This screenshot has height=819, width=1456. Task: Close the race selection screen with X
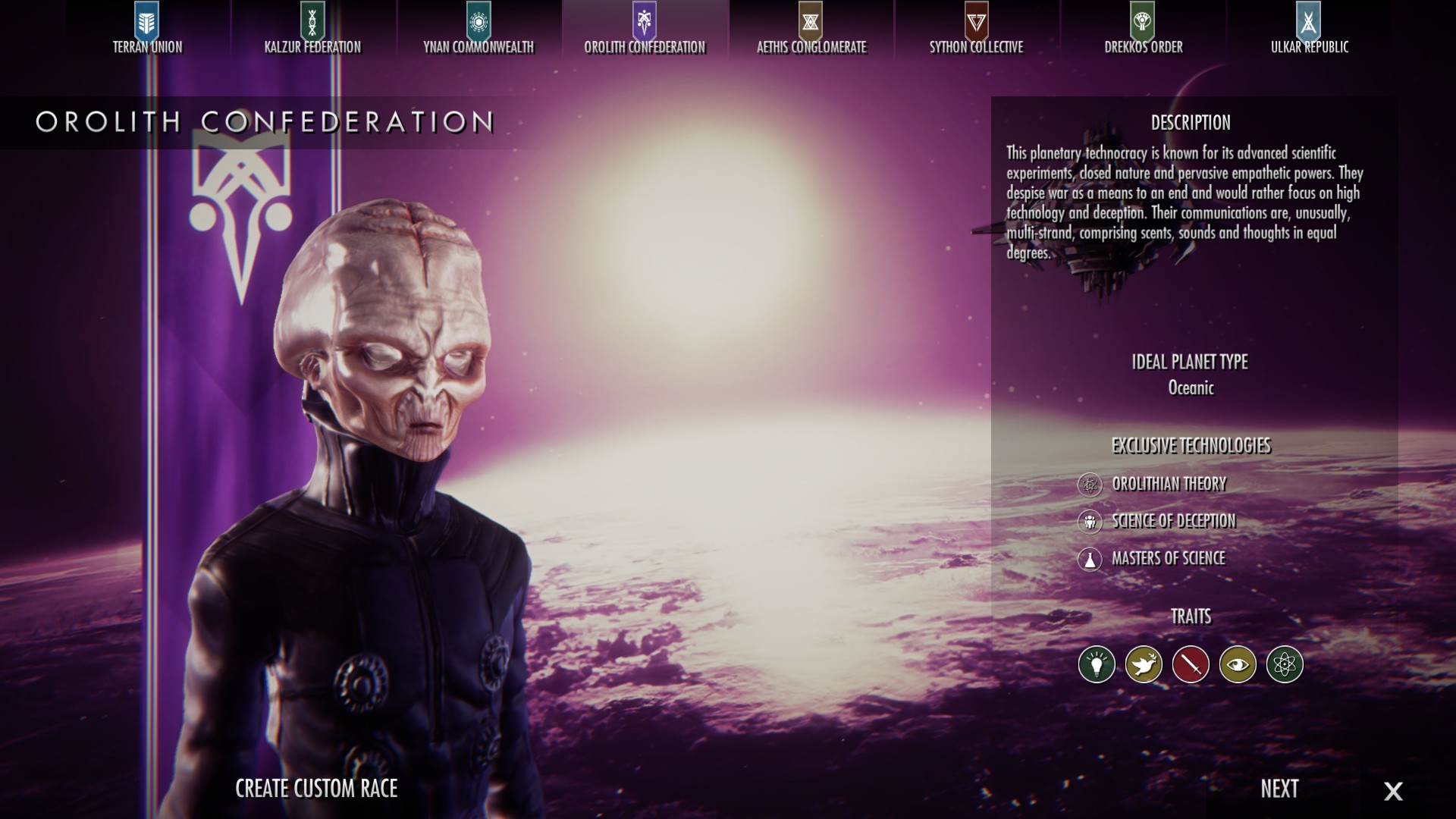pos(1394,790)
